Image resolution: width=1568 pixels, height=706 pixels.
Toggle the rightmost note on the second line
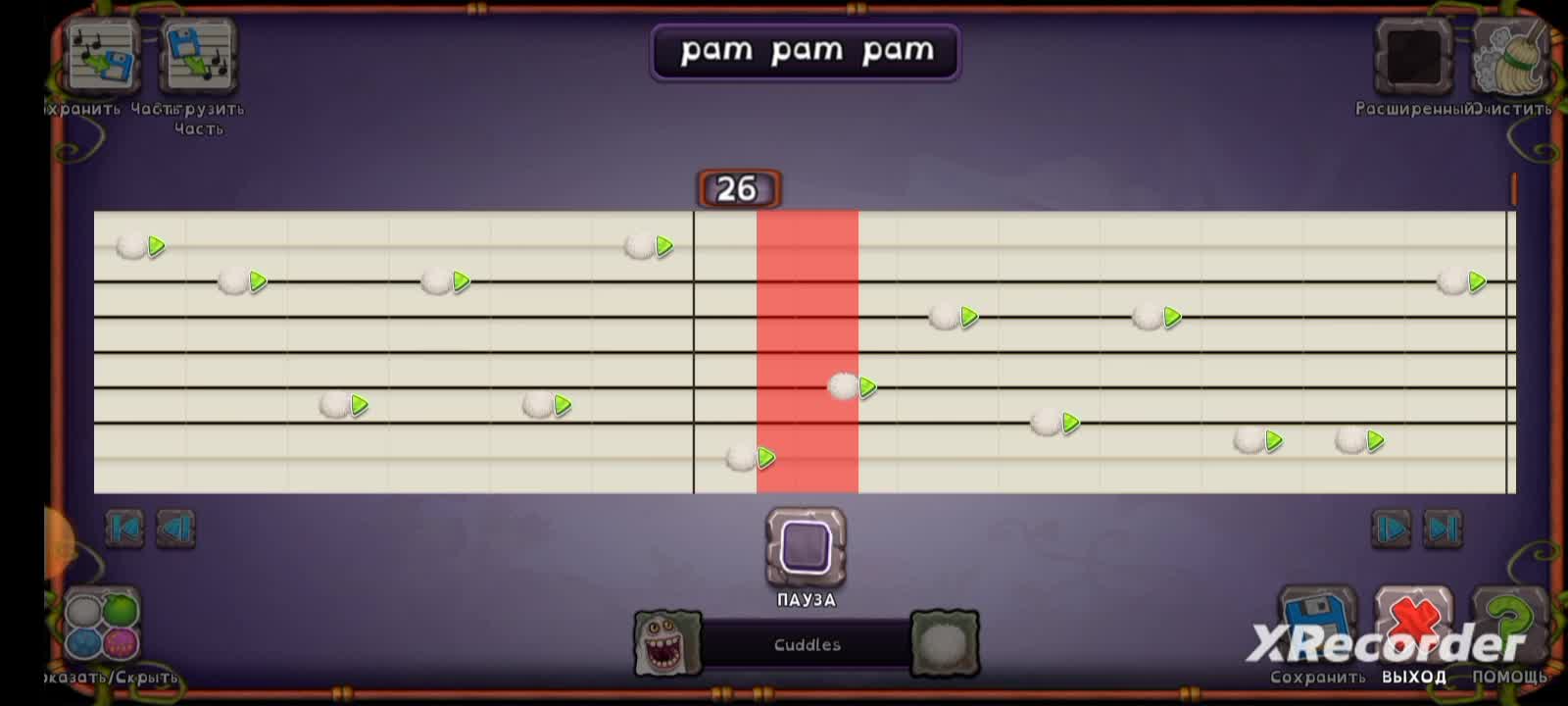coord(1449,283)
